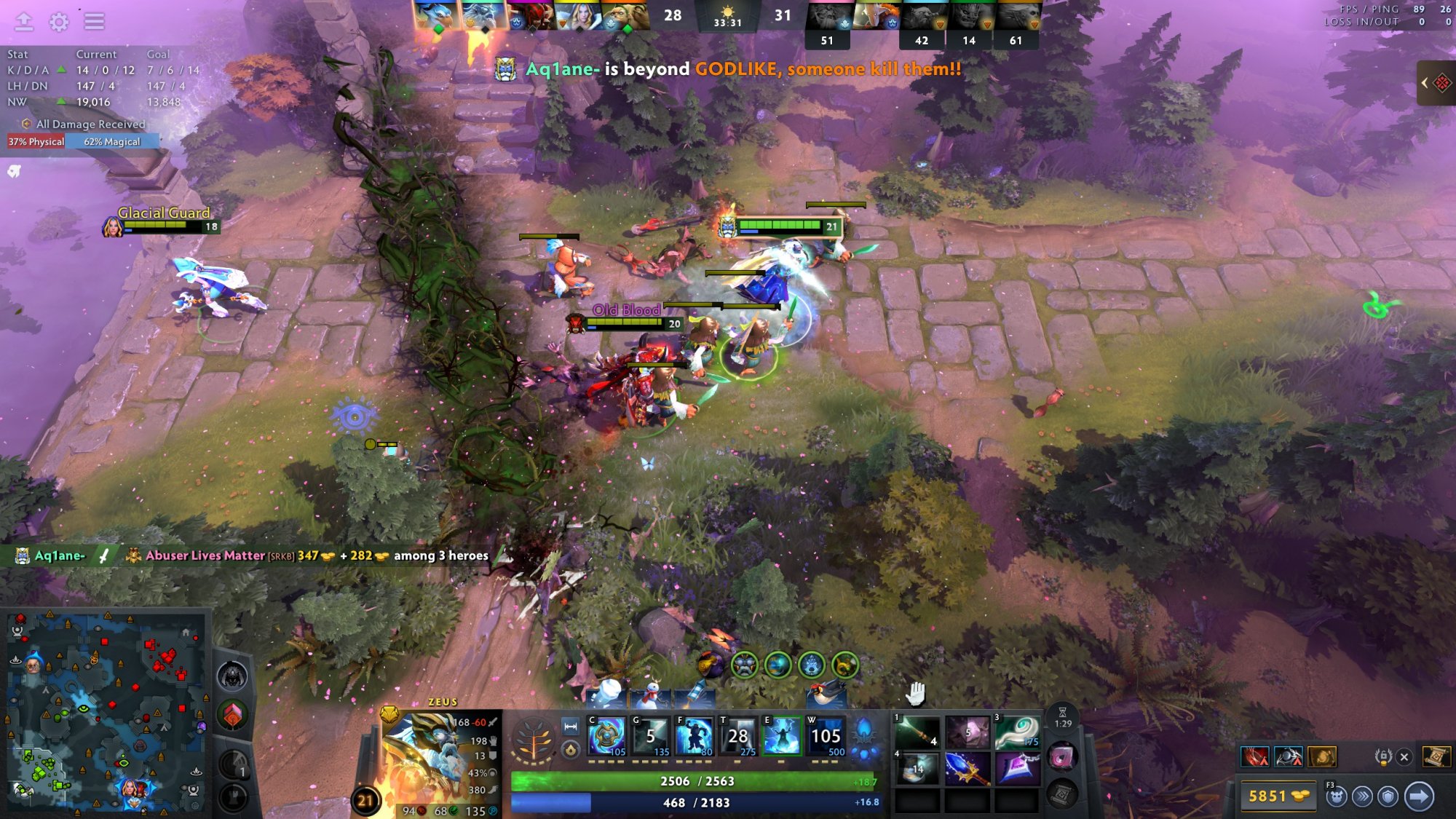This screenshot has height=819, width=1456.
Task: Use the Eul's Scepter item slot
Action: (1016, 733)
